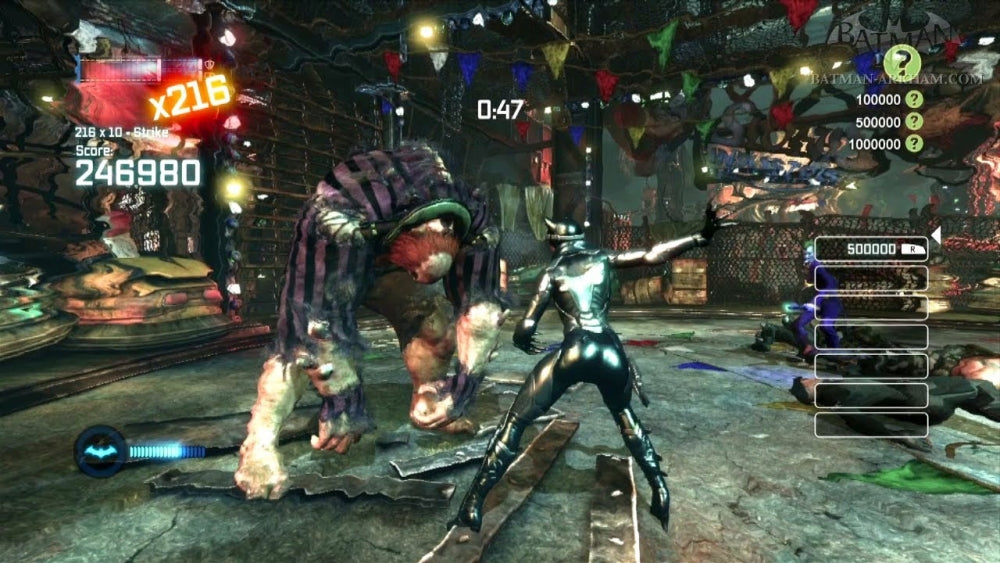Viewport: 1000px width, 563px height.
Task: Click the large green question mark medal icon
Action: point(901,62)
